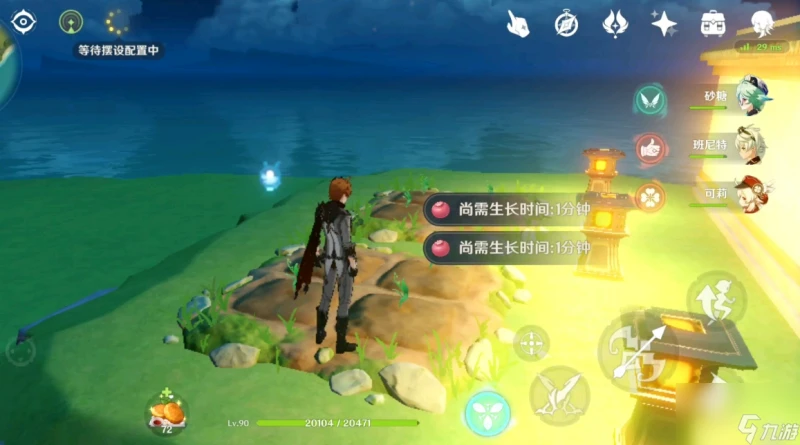The image size is (800, 445).
Task: Open the green signal beacon icon
Action: (x=71, y=21)
